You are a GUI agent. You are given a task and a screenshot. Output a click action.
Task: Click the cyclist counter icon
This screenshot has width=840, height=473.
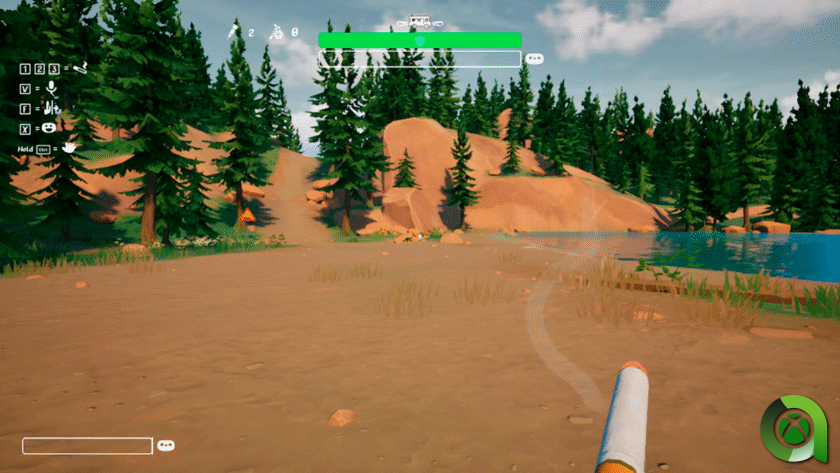(278, 32)
